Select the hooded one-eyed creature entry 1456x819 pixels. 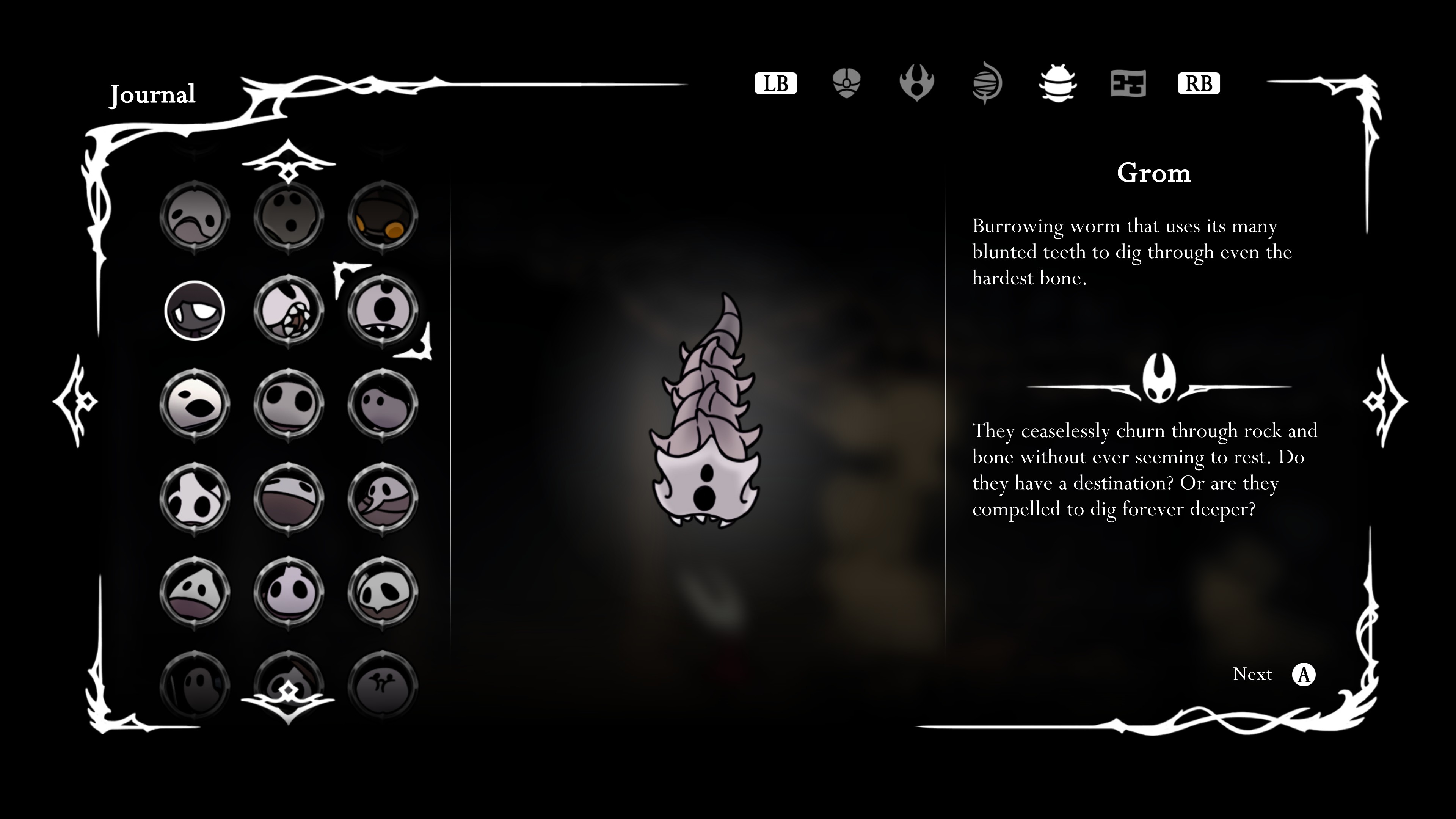[195, 310]
